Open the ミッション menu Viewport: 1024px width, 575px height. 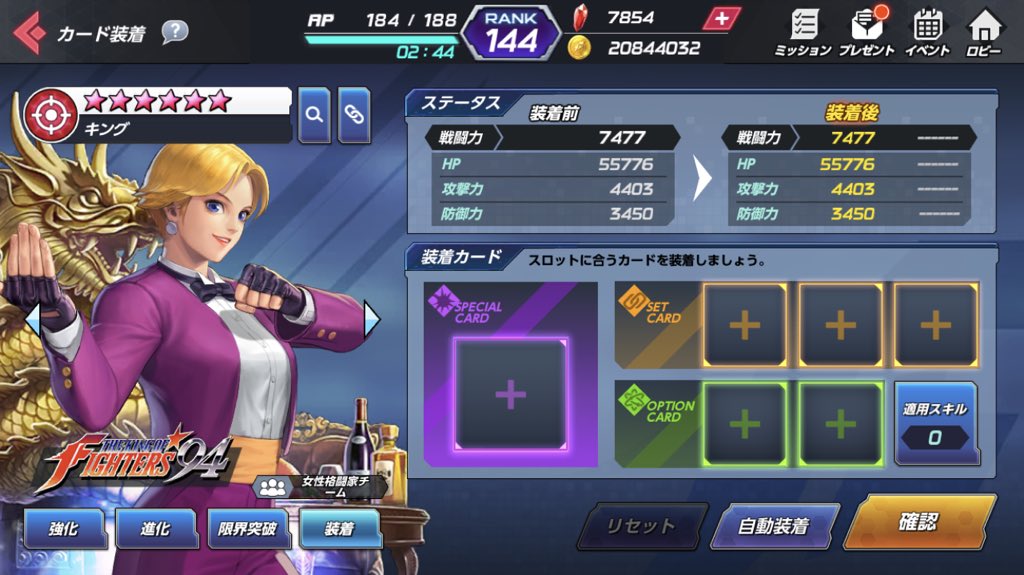pyautogui.click(x=803, y=32)
